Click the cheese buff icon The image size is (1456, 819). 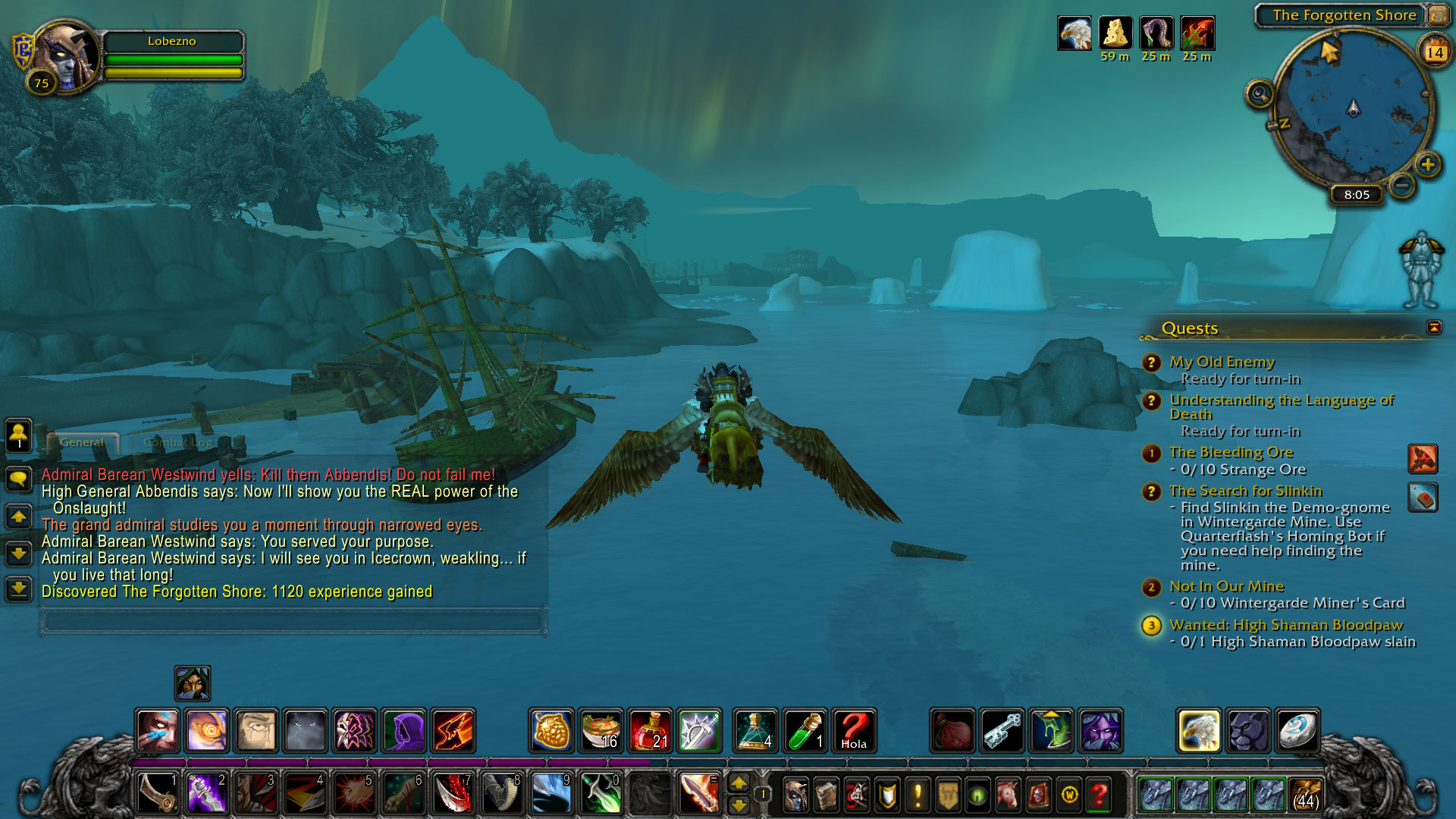tap(1115, 33)
